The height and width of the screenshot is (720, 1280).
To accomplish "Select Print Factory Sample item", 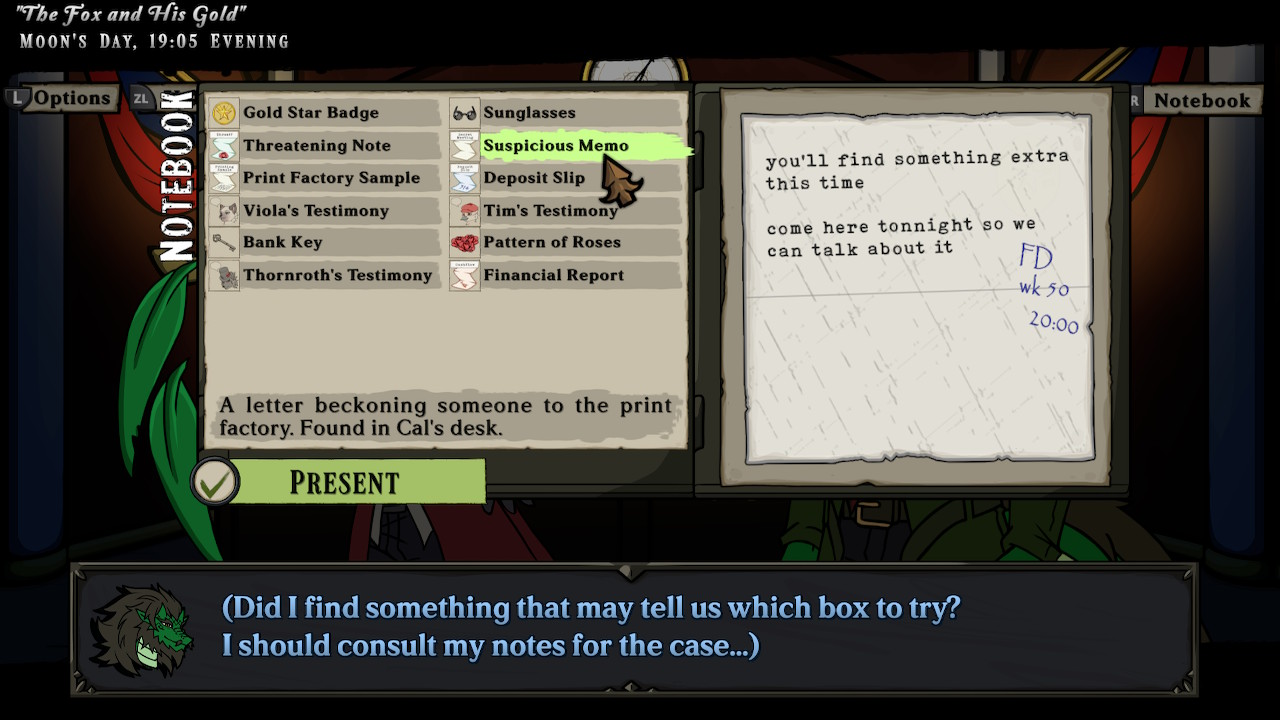I will point(331,178).
